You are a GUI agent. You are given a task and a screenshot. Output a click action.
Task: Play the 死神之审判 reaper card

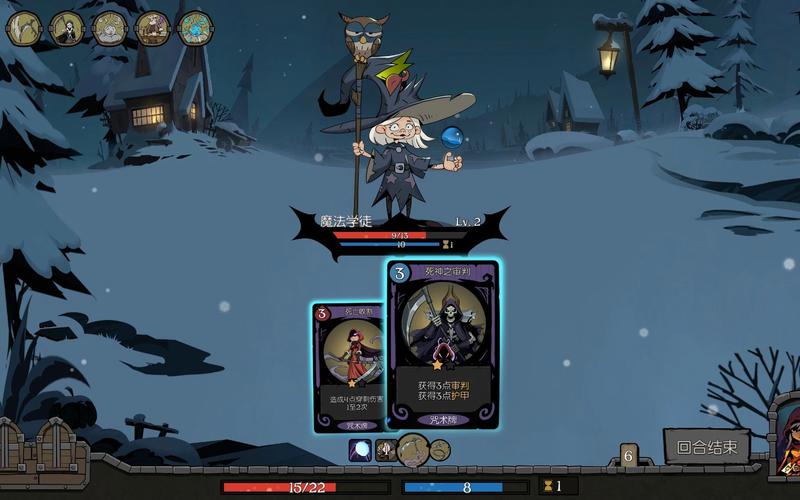pos(443,344)
